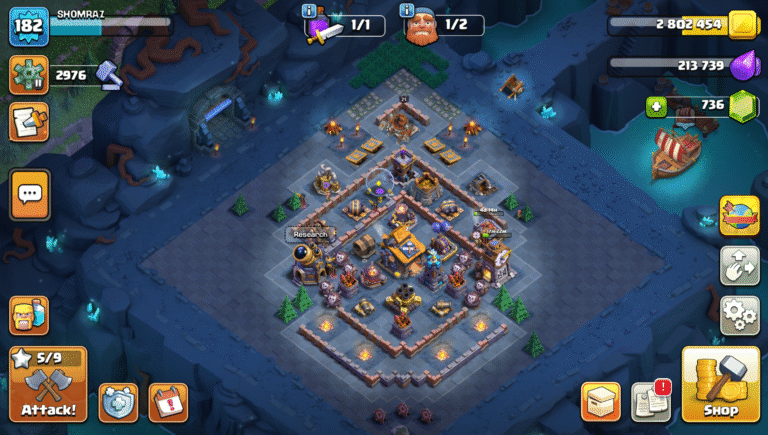Tap the Research label on the laboratory
This screenshot has width=768, height=435.
310,234
